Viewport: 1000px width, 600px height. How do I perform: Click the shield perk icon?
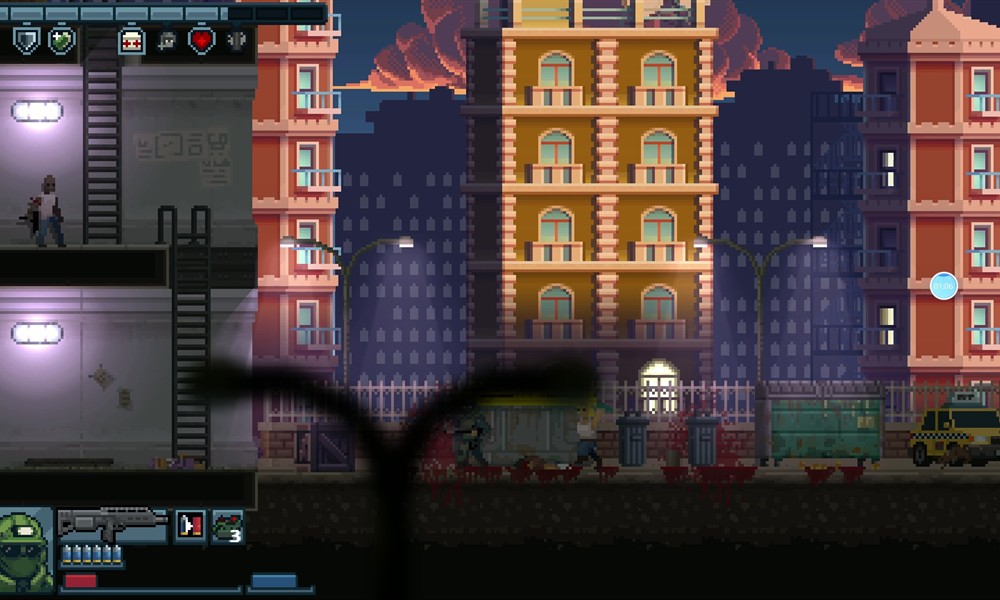pyautogui.click(x=25, y=41)
